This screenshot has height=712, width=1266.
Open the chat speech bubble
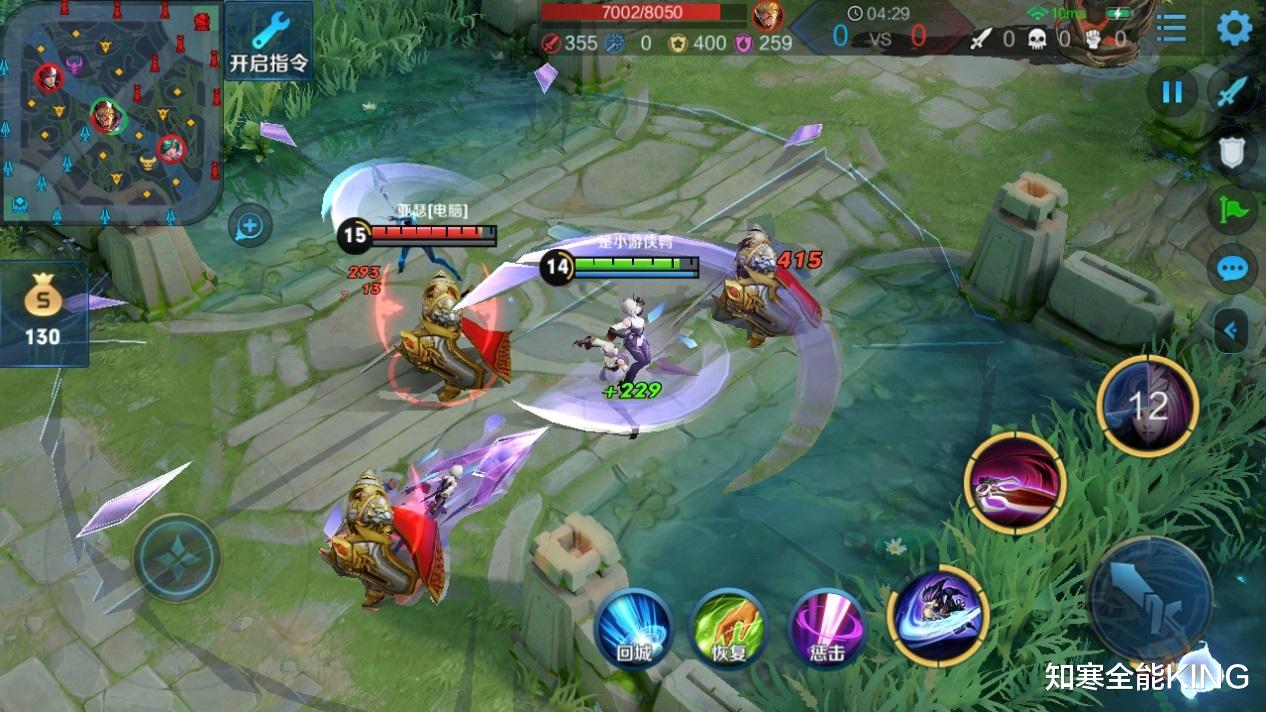pos(1233,269)
